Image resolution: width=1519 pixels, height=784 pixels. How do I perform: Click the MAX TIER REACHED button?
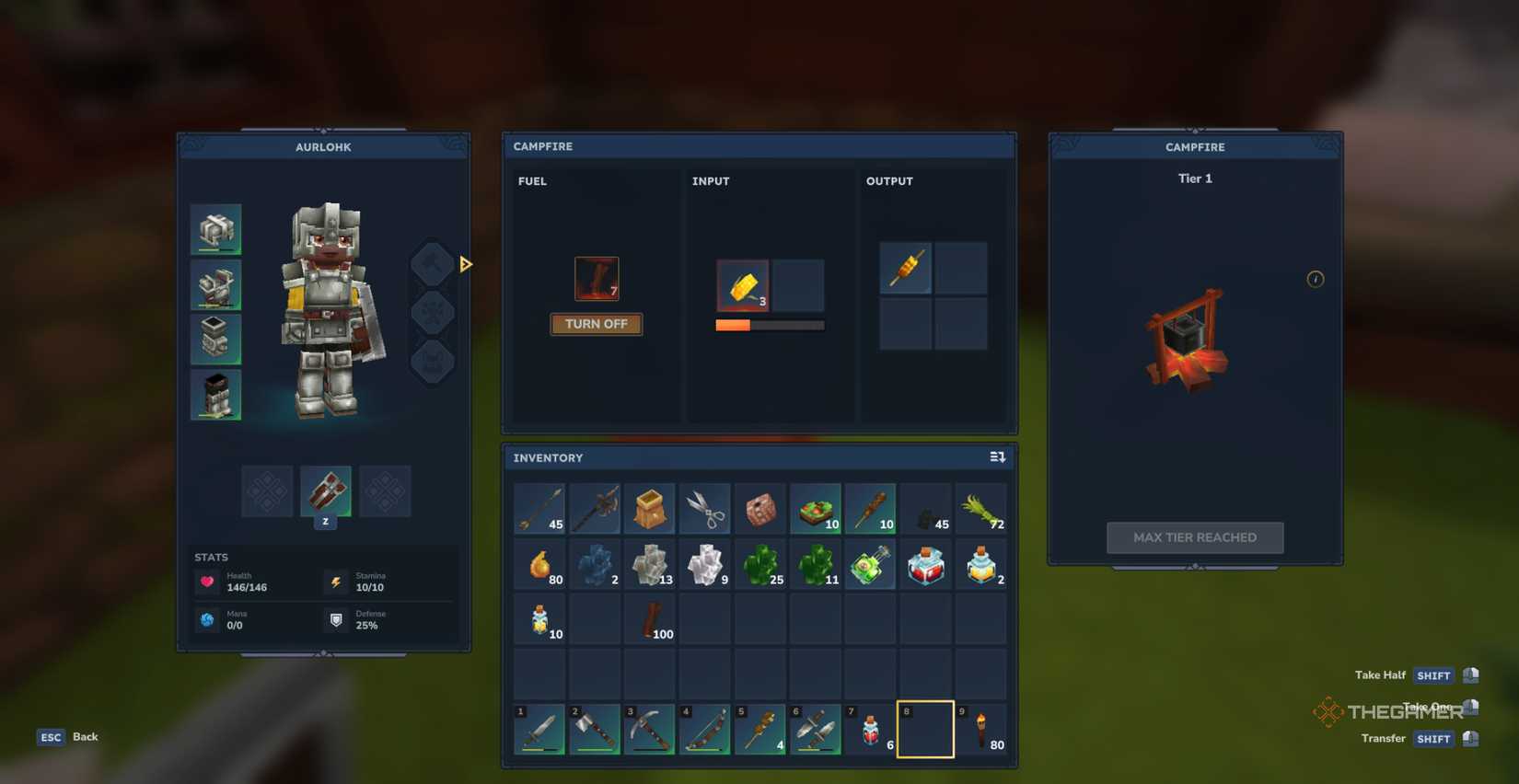(1194, 537)
